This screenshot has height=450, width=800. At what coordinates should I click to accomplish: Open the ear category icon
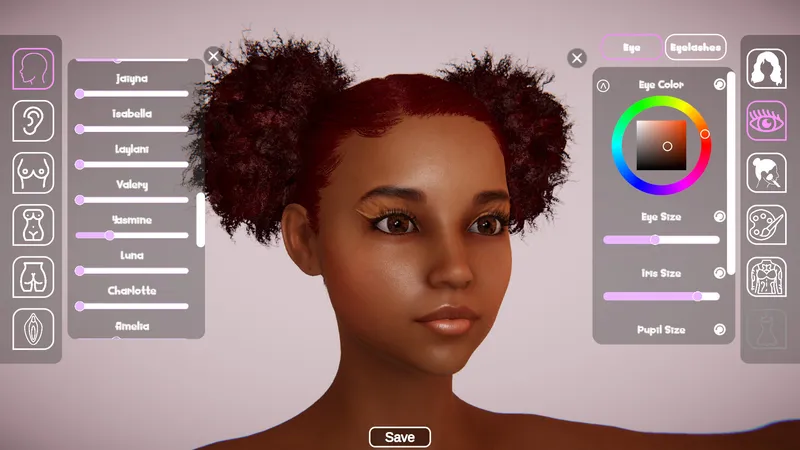33,120
